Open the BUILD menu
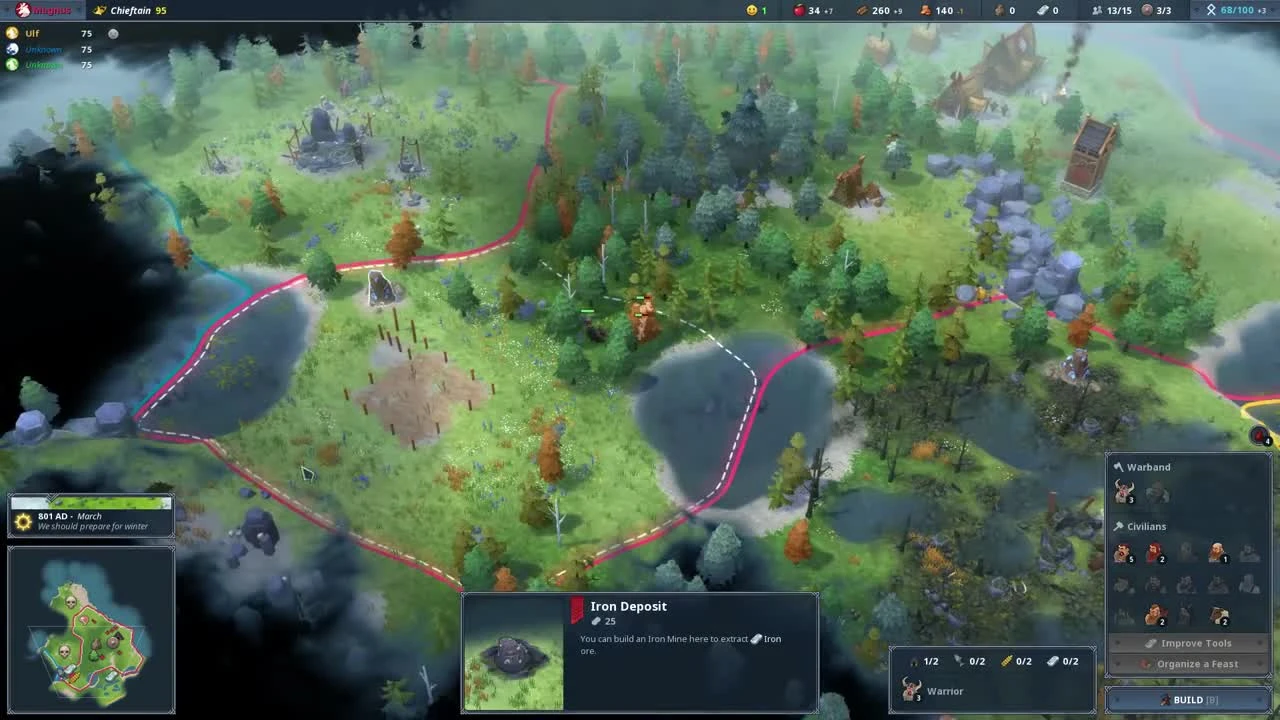Screen dimensions: 1280x720 tap(1188, 699)
